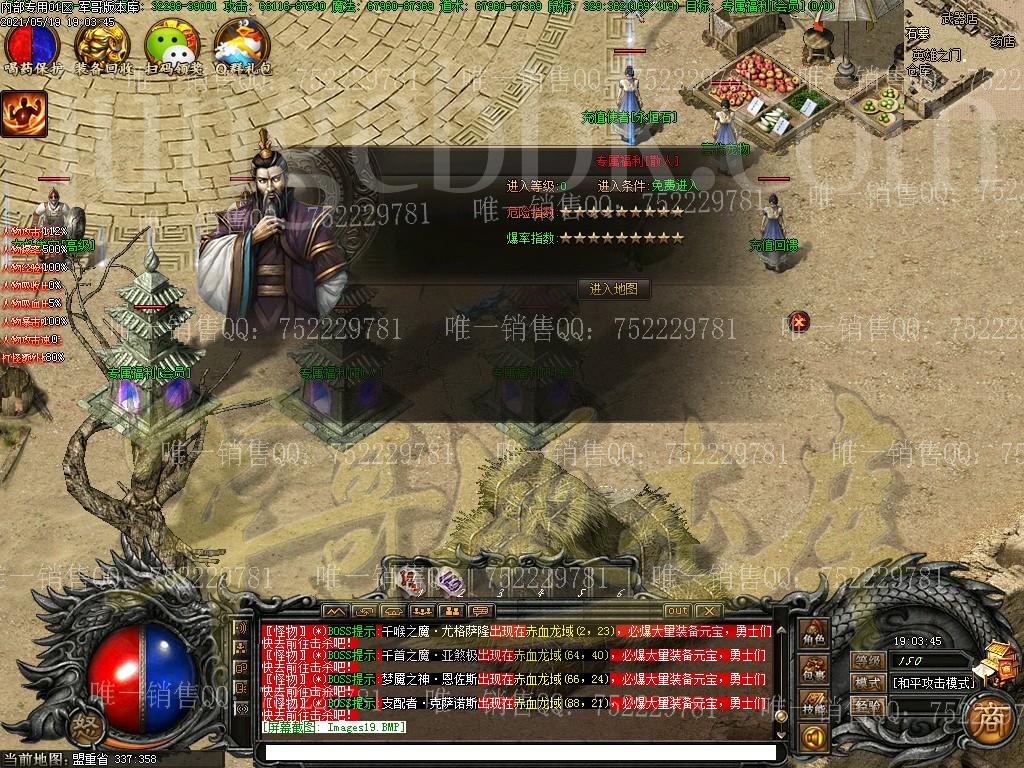The image size is (1024, 768).
Task: Click the red round icon on the ground
Action: tap(798, 321)
